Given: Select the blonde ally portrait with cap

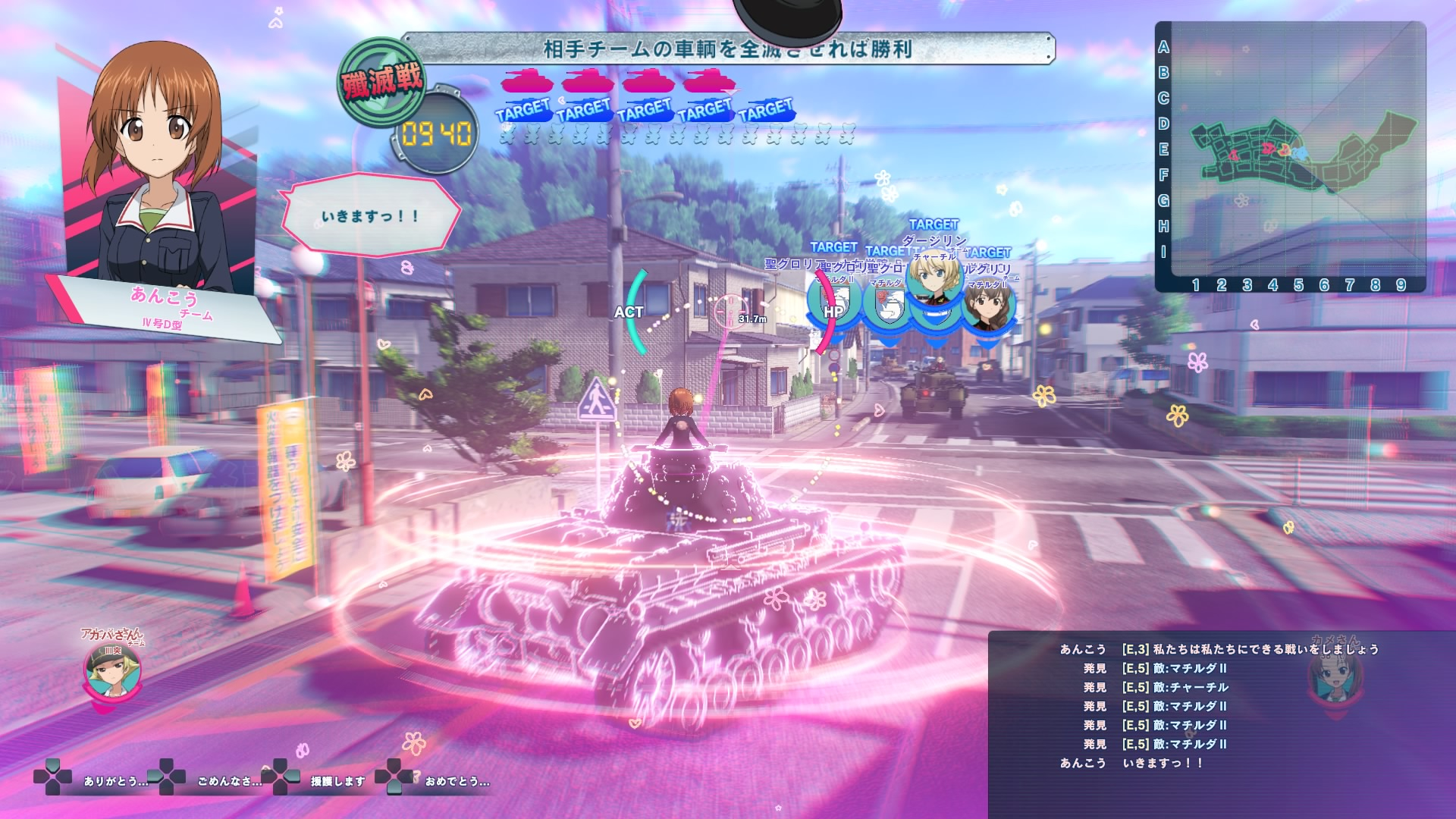Looking at the screenshot, I should [x=112, y=670].
